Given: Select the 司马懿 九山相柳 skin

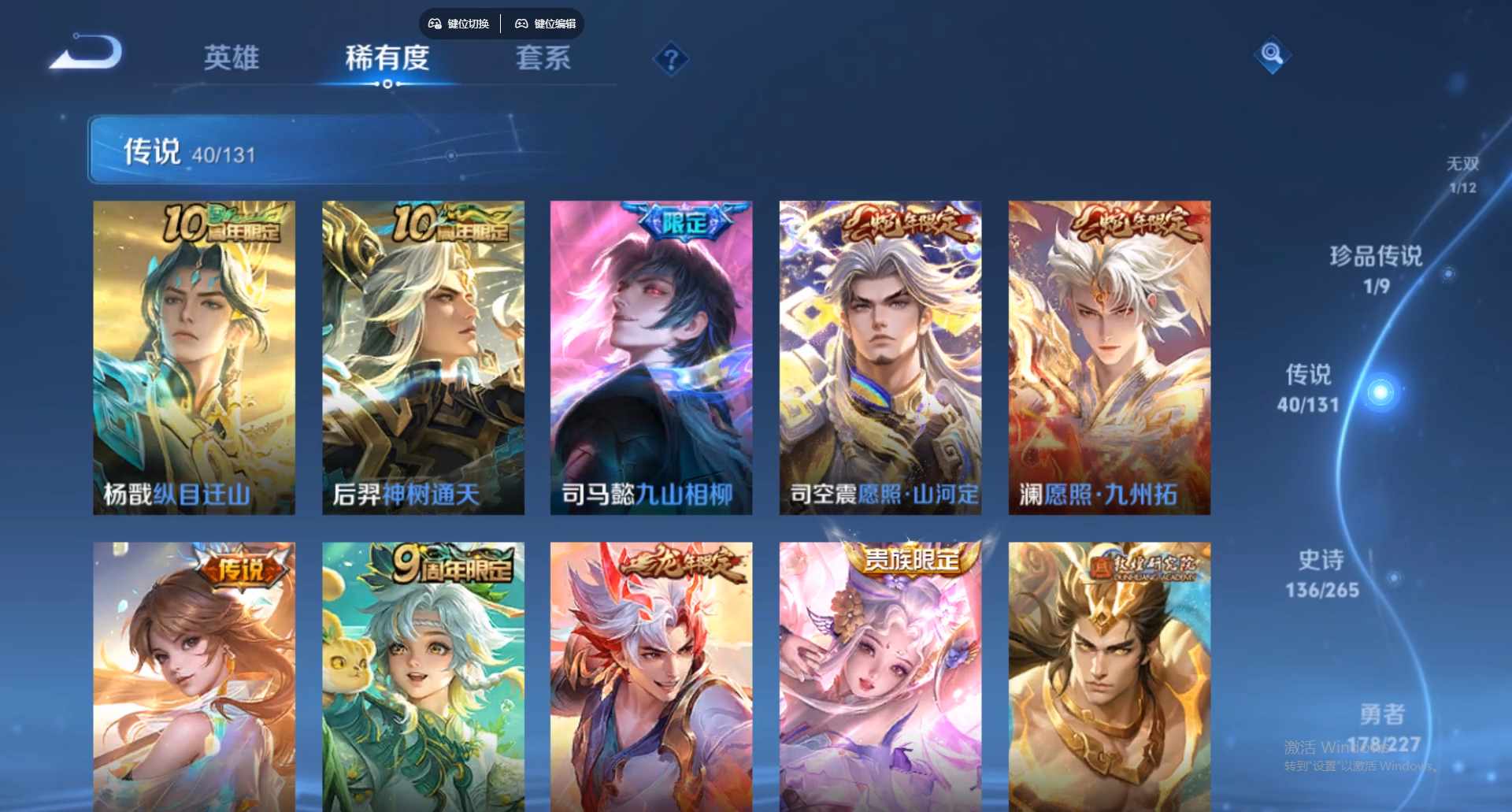Looking at the screenshot, I should point(651,354).
